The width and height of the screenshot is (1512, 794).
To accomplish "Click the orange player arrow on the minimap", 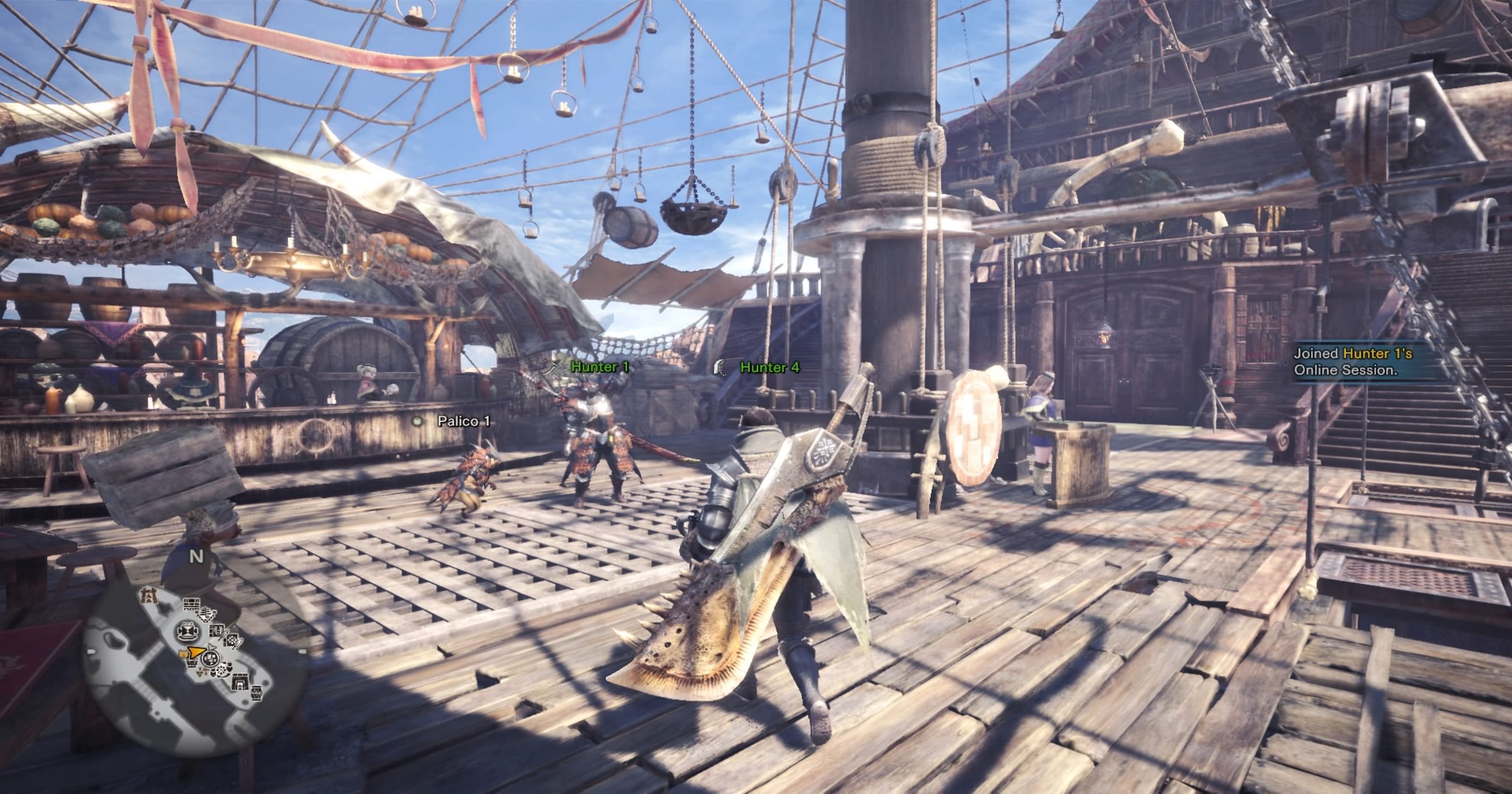I will [197, 653].
